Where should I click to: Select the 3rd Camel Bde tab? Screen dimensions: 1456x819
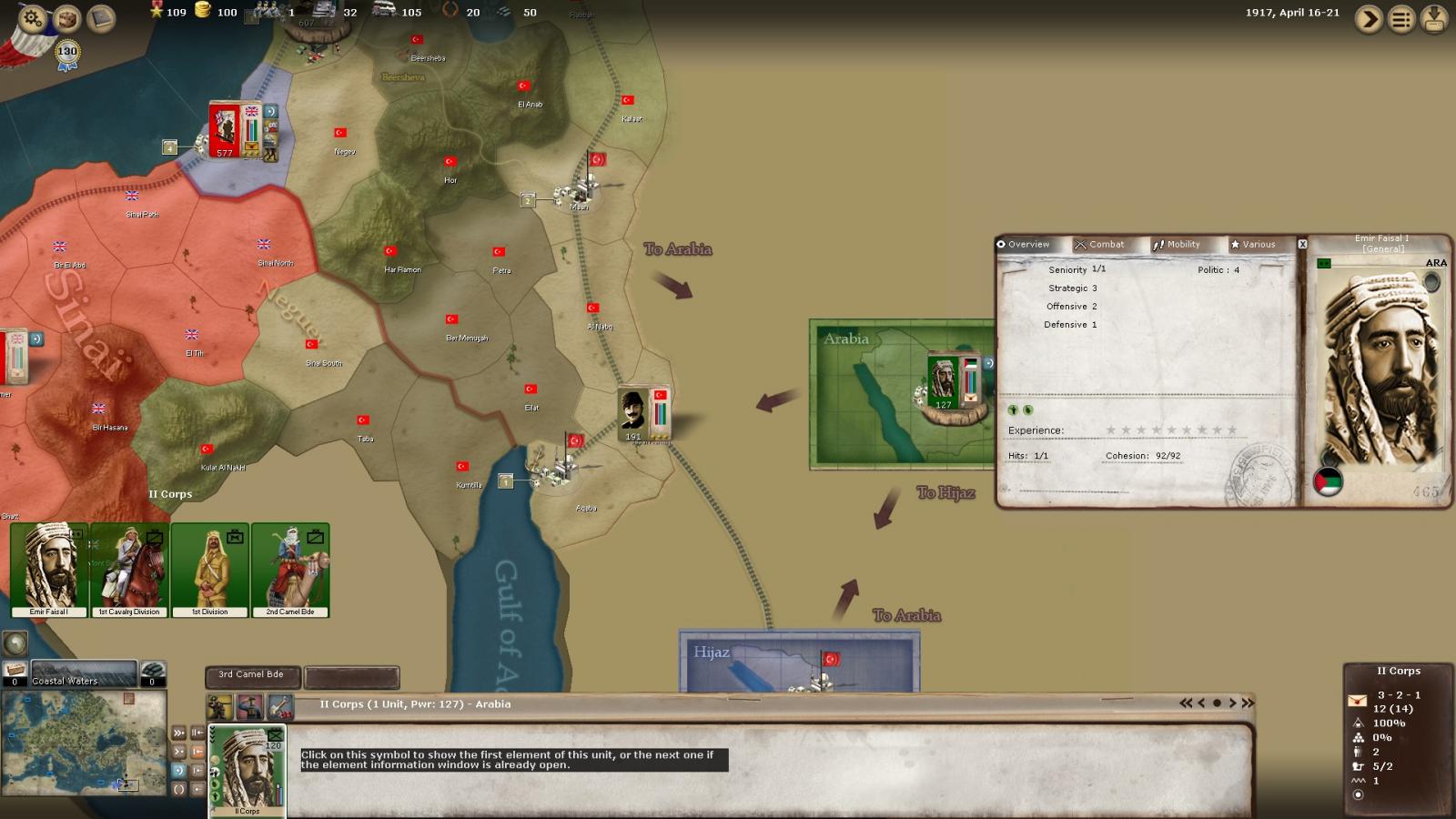coord(251,675)
